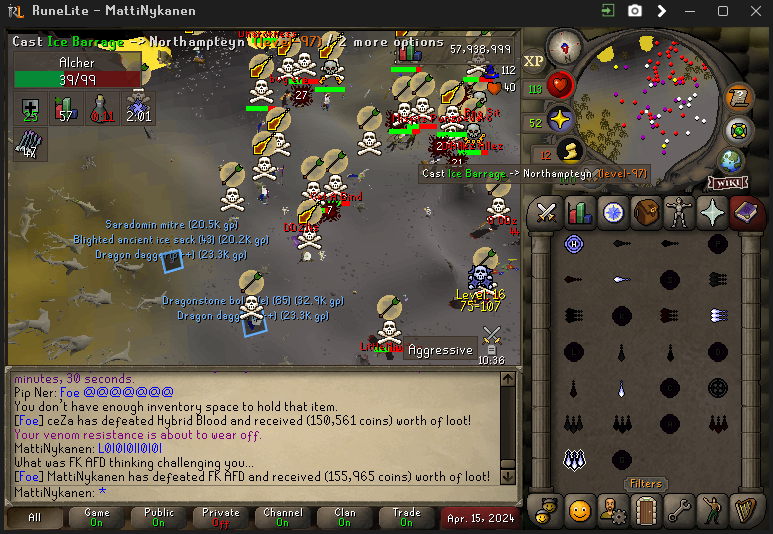Open the Inventory backpack tab
This screenshot has height=534, width=773.
pos(646,212)
